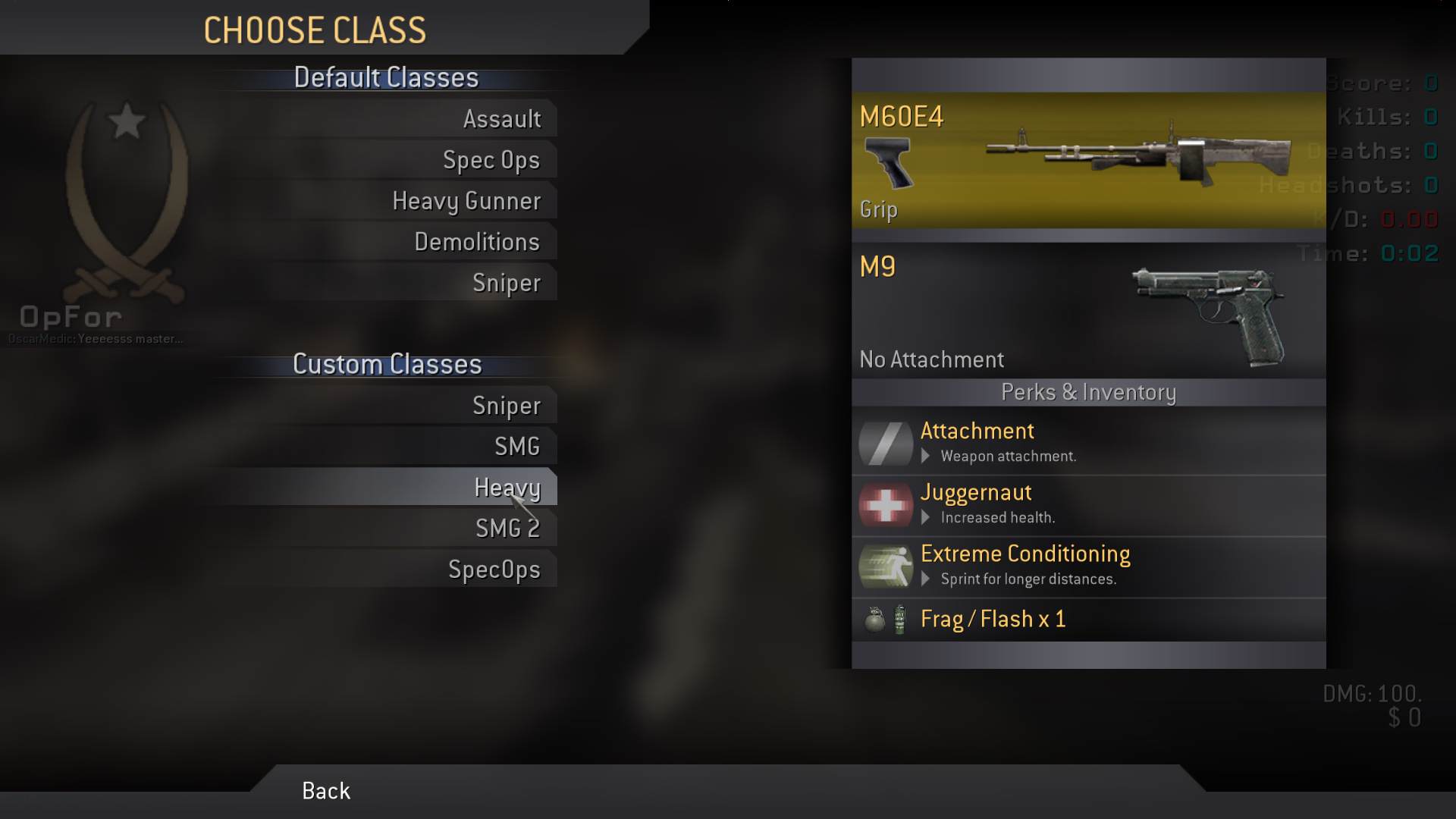Select the Assault default class
This screenshot has height=819, width=1456.
click(x=501, y=119)
